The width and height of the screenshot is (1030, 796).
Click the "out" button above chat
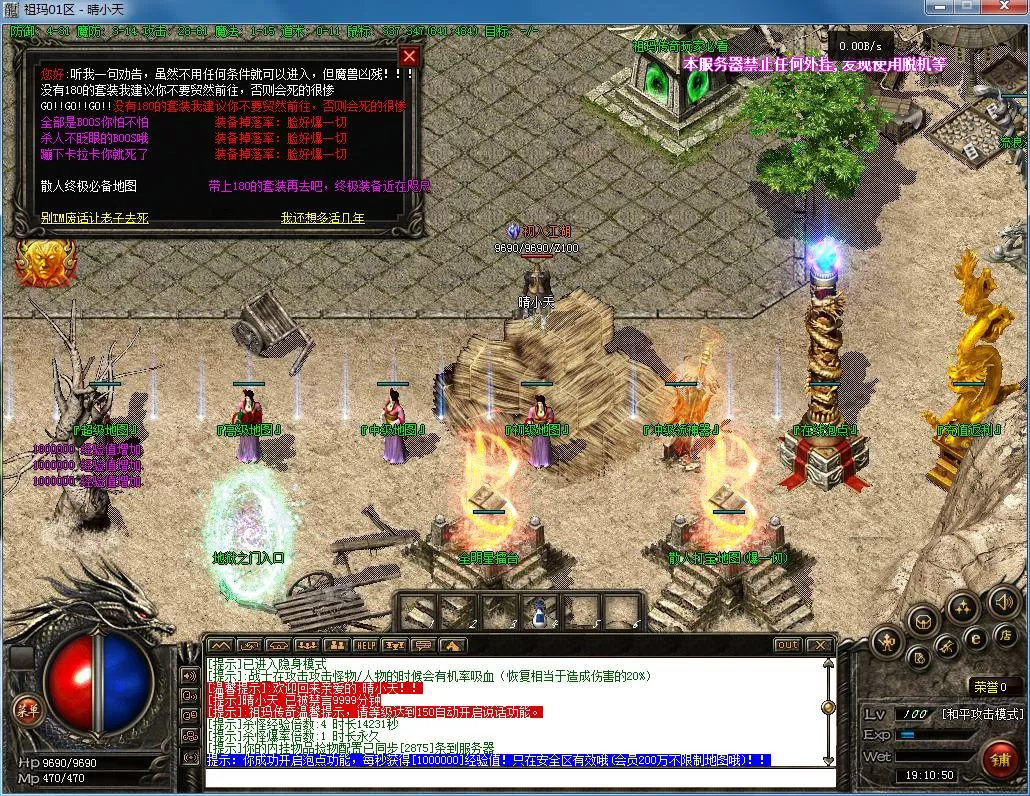point(788,645)
